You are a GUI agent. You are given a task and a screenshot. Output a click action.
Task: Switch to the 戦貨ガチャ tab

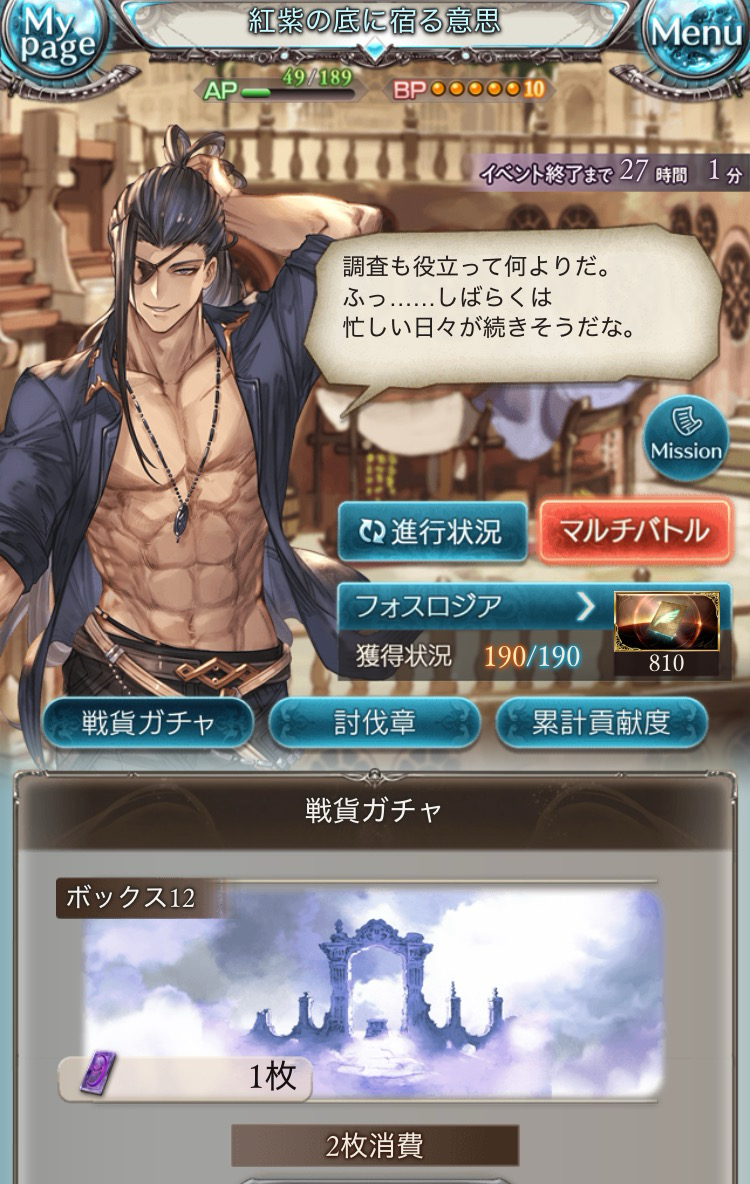[x=149, y=724]
